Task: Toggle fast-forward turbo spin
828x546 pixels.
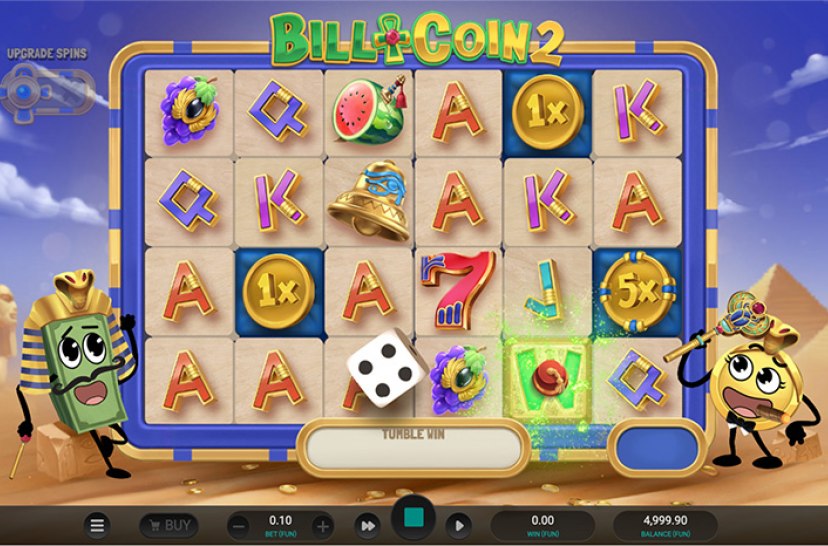Action: [368, 525]
